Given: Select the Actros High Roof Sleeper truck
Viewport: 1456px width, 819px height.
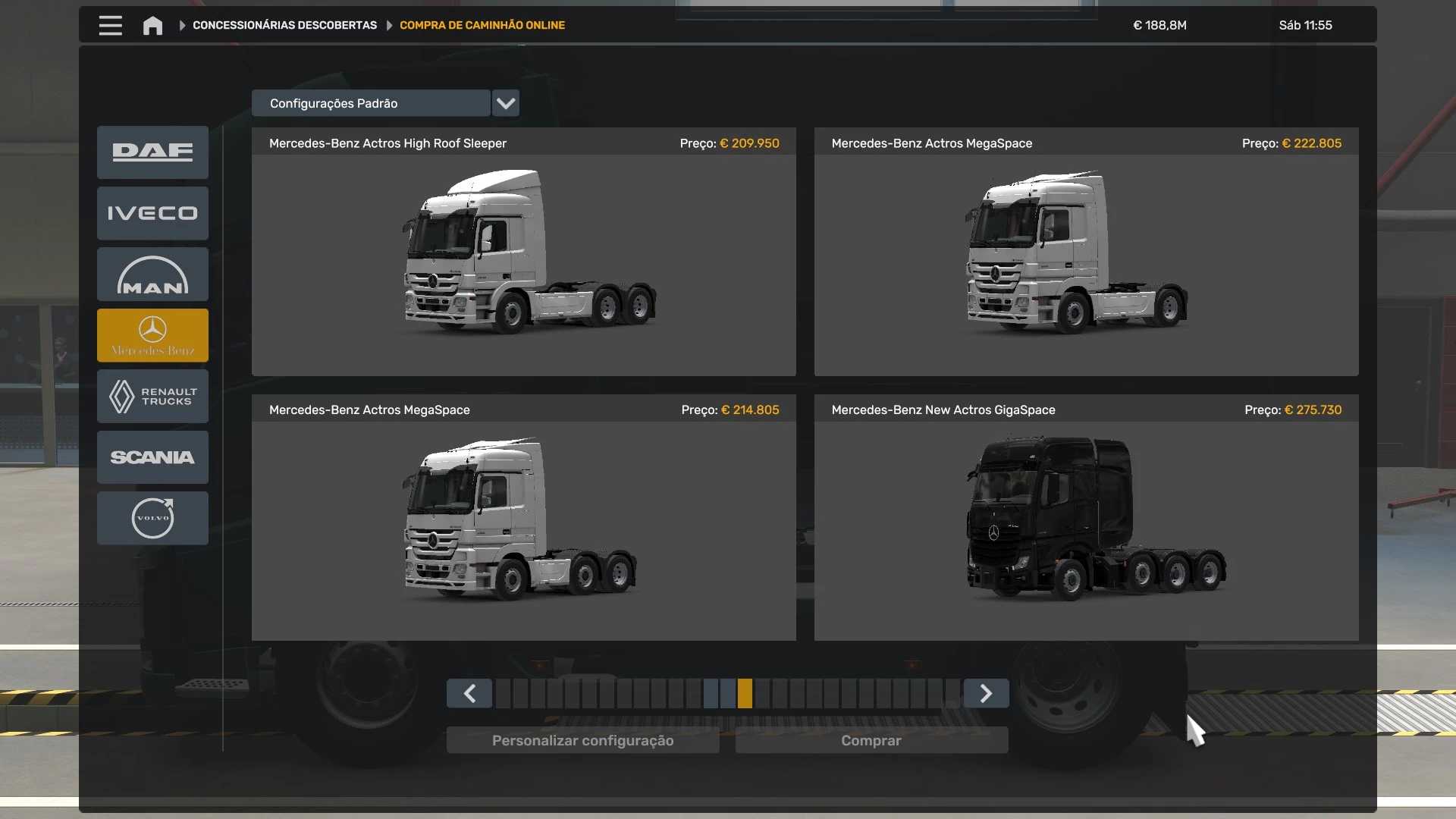Looking at the screenshot, I should click(x=523, y=252).
